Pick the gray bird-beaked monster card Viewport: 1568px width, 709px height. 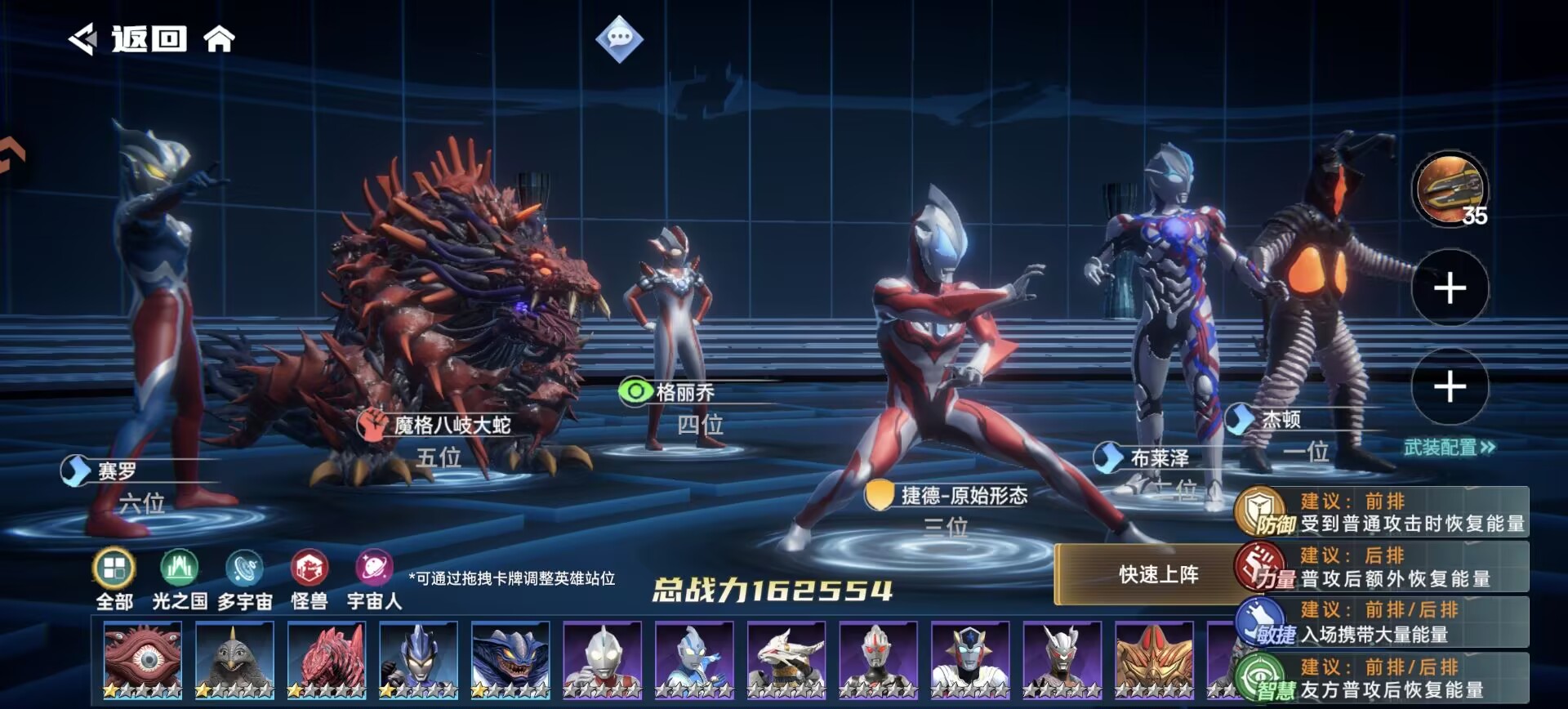234,660
